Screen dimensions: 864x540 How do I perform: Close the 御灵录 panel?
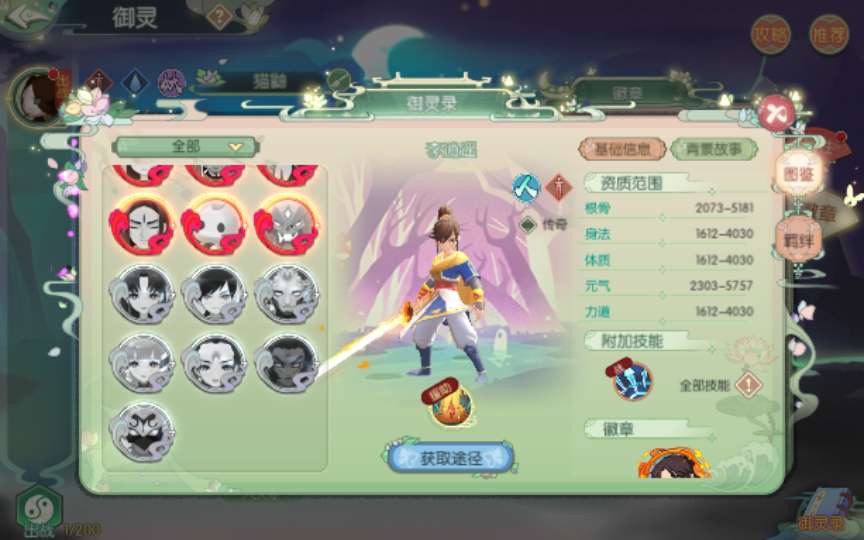click(776, 112)
